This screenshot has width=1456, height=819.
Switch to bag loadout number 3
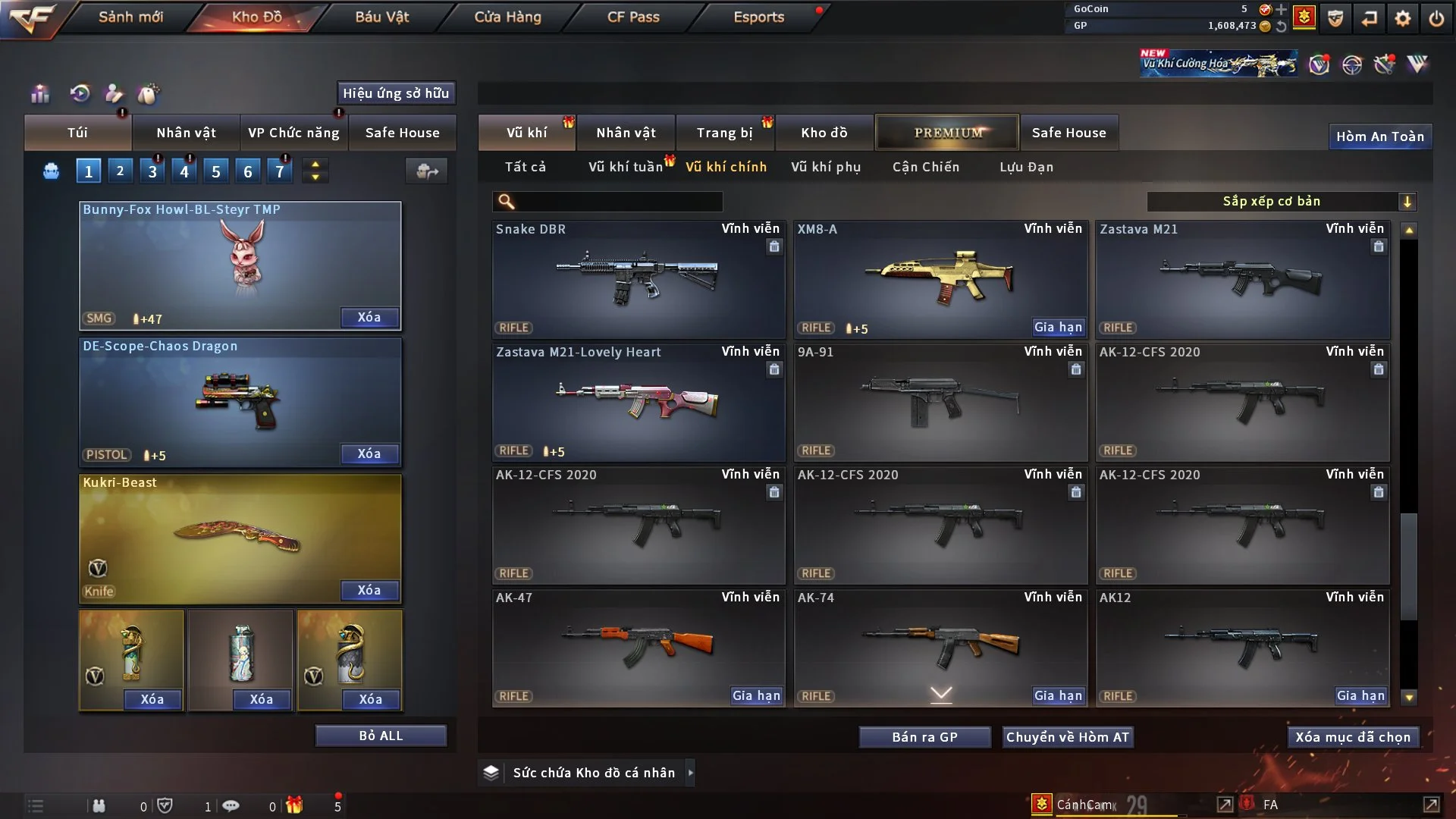152,171
